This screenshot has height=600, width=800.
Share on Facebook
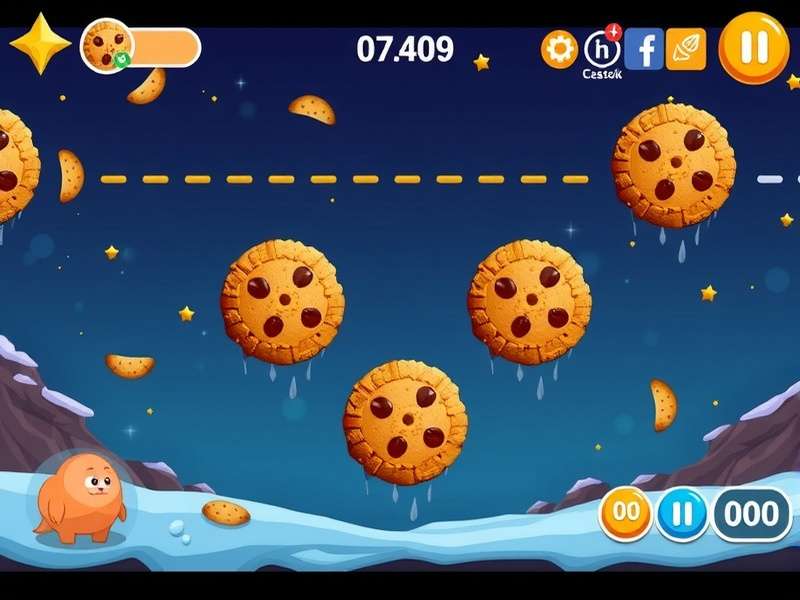(x=643, y=48)
